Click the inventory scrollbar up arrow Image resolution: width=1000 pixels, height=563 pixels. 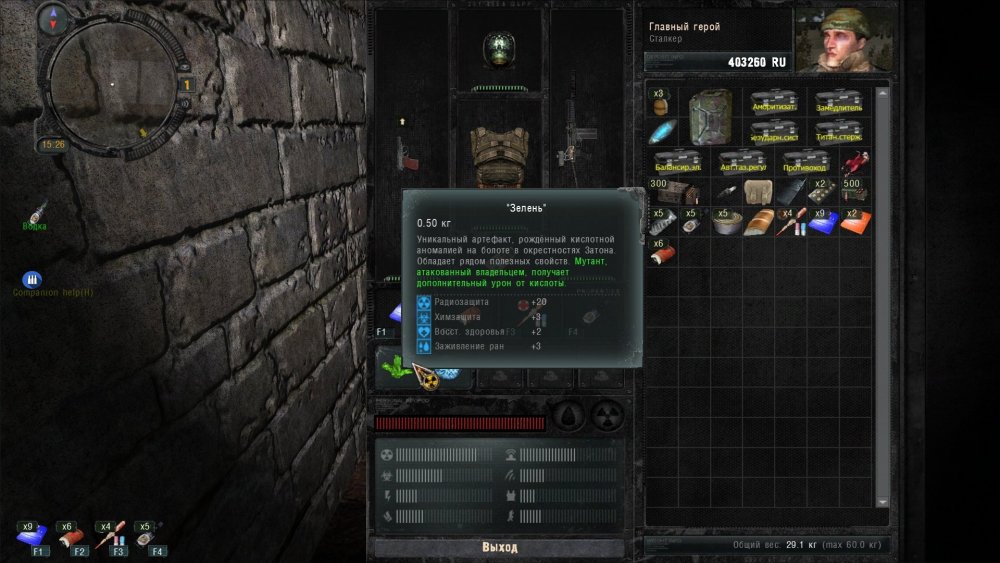click(882, 93)
